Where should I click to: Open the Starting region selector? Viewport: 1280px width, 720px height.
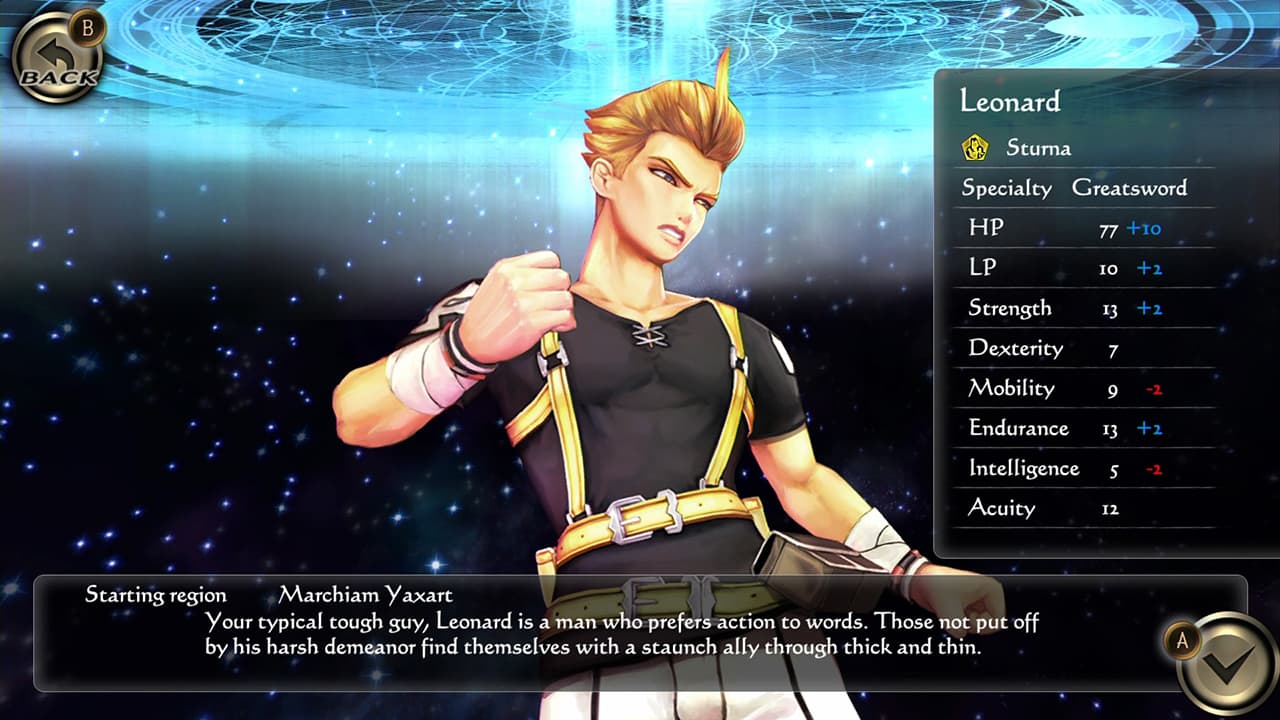tap(146, 594)
